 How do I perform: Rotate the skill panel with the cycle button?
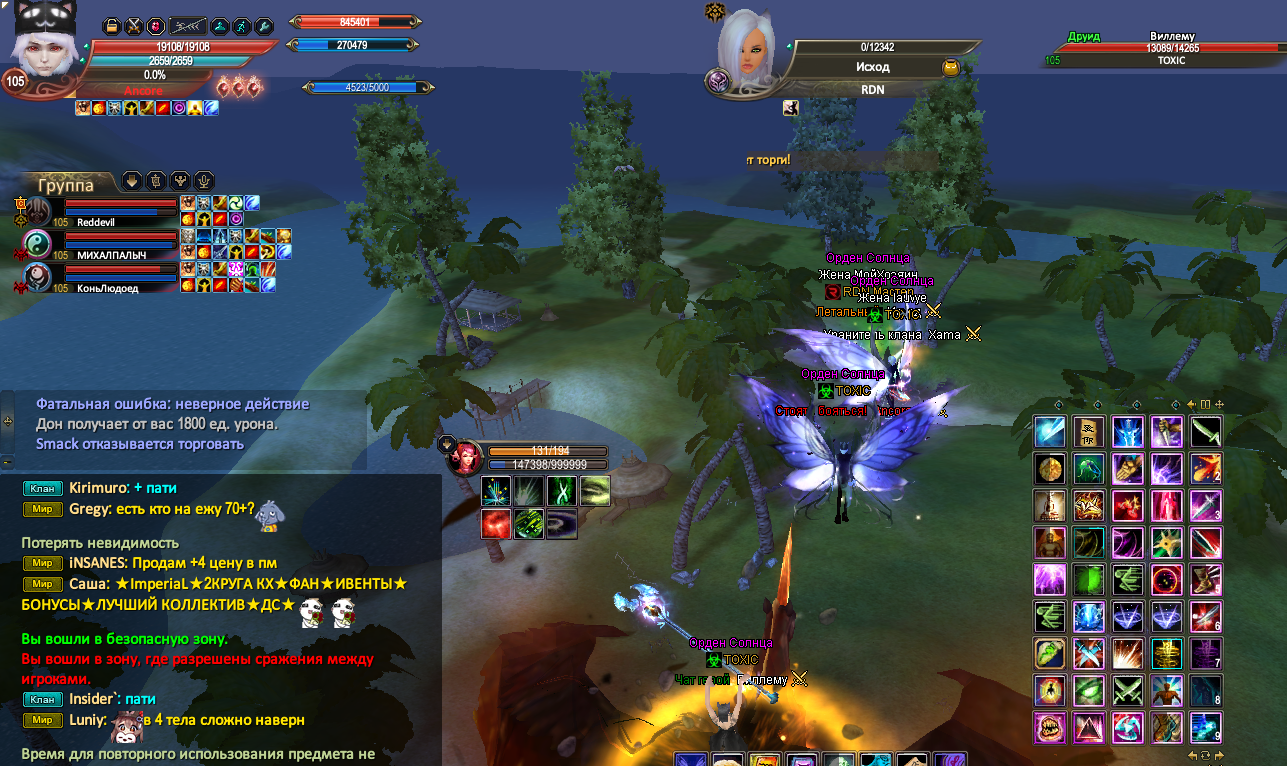tap(1206, 755)
